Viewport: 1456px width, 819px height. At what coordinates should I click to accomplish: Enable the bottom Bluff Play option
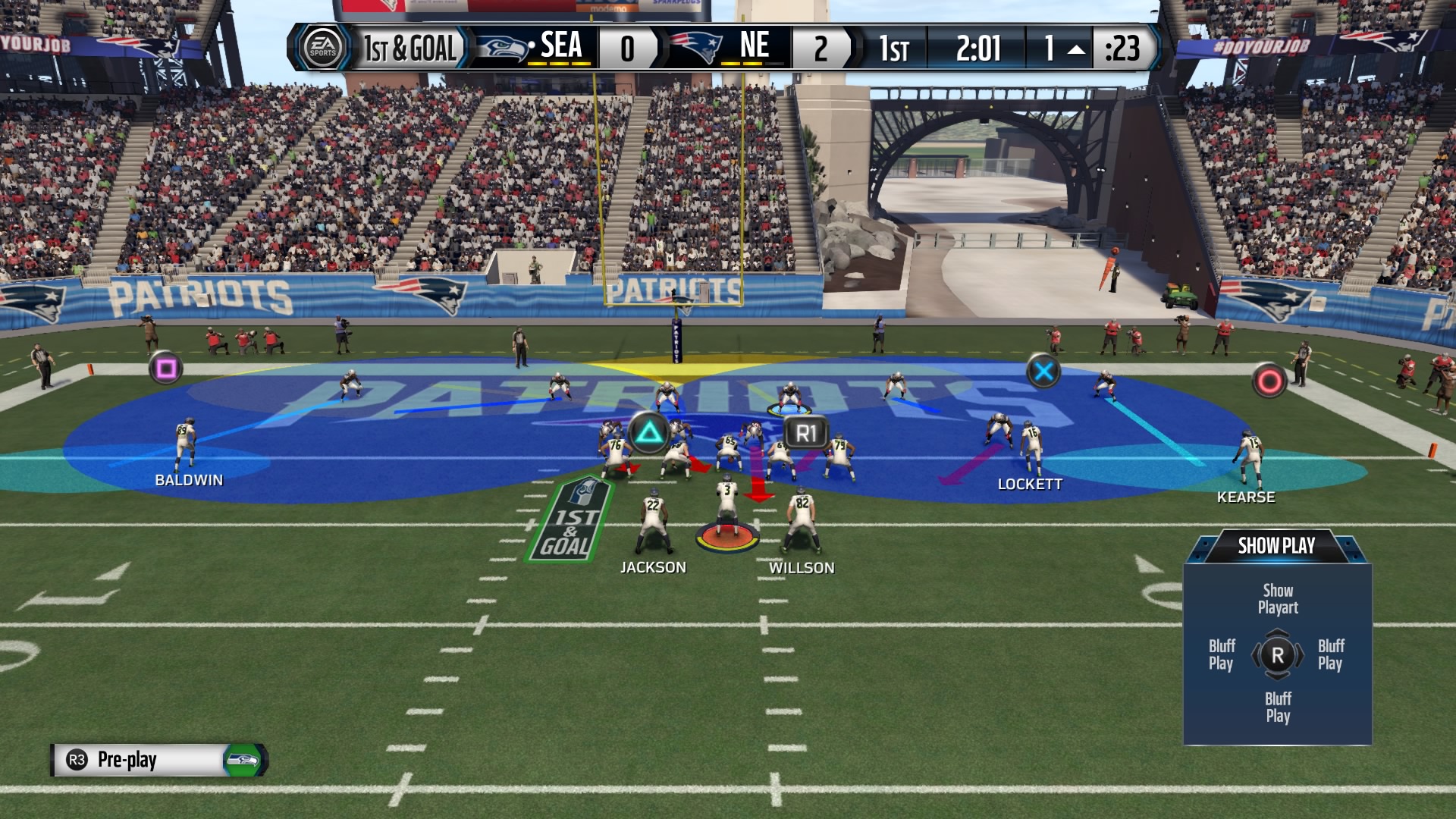click(x=1278, y=707)
